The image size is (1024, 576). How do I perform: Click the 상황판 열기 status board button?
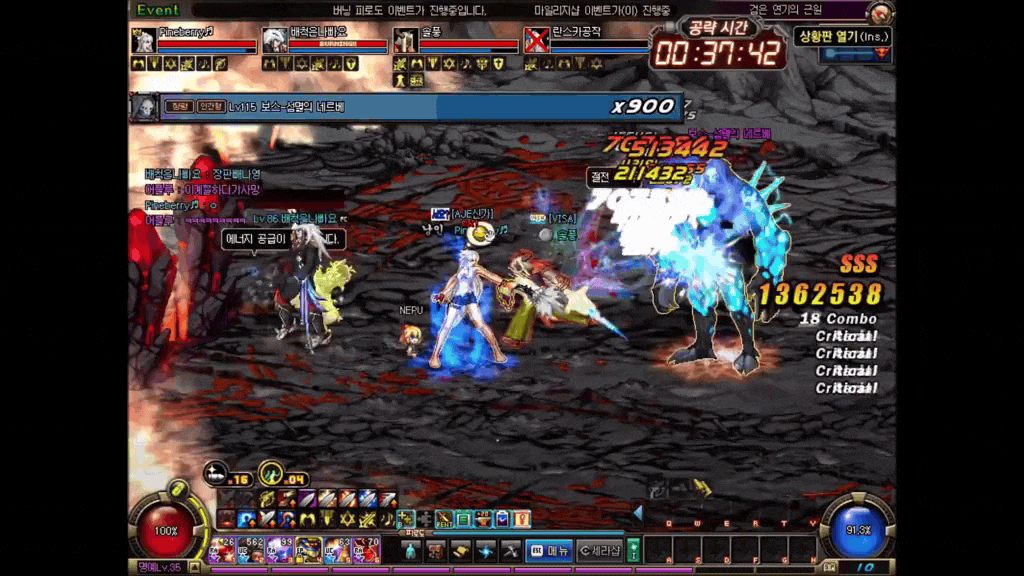click(x=843, y=37)
